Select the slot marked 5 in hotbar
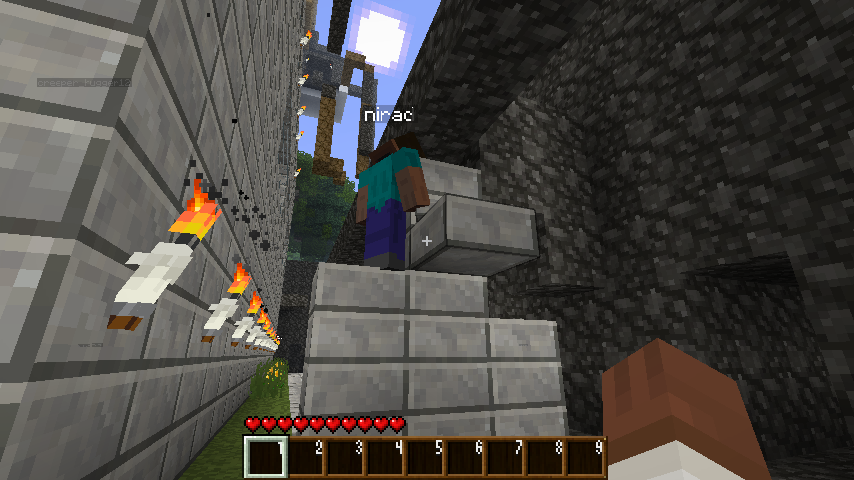 [425, 458]
